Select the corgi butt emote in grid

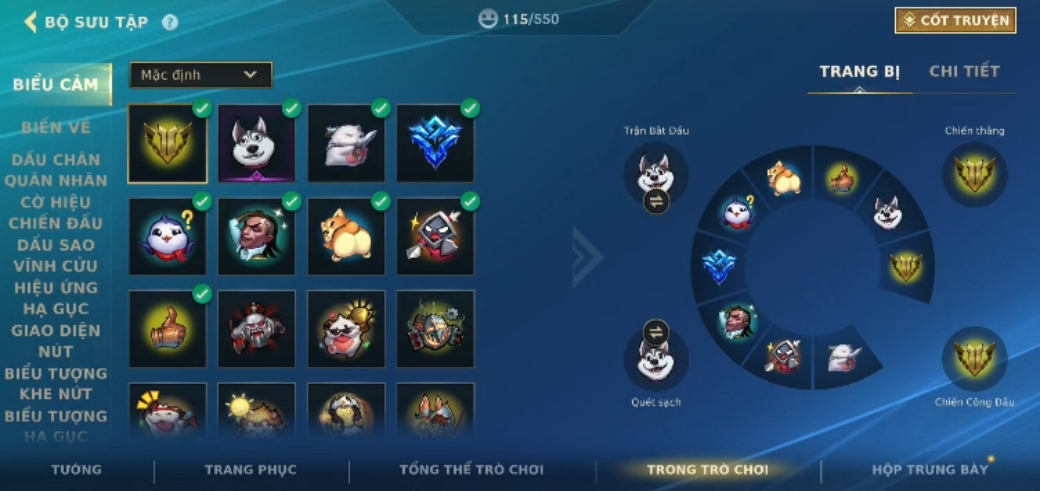click(x=346, y=236)
